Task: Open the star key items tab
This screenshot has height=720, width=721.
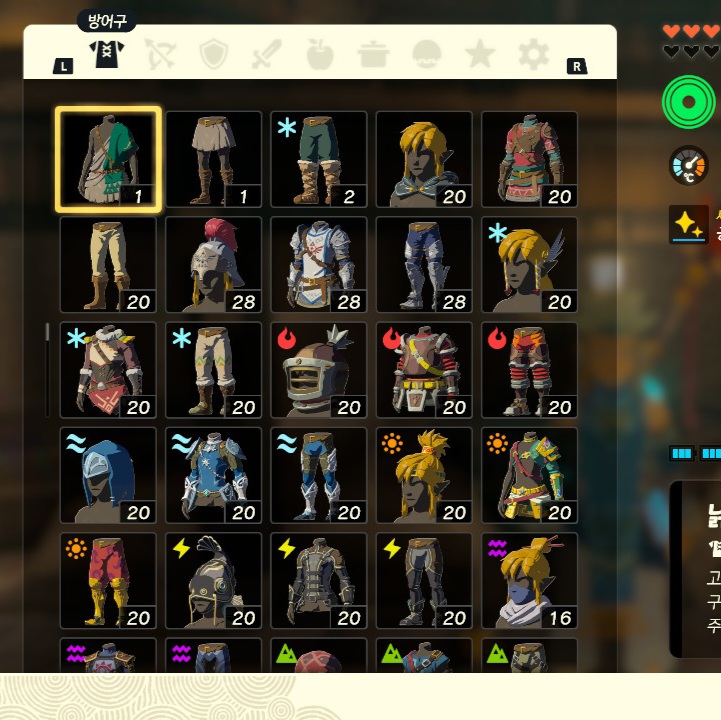Action: tap(480, 54)
